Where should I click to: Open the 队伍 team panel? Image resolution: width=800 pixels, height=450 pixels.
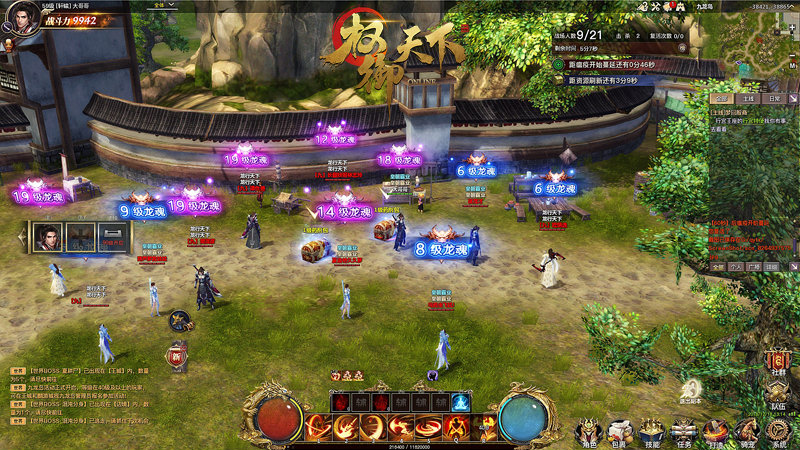(x=778, y=396)
